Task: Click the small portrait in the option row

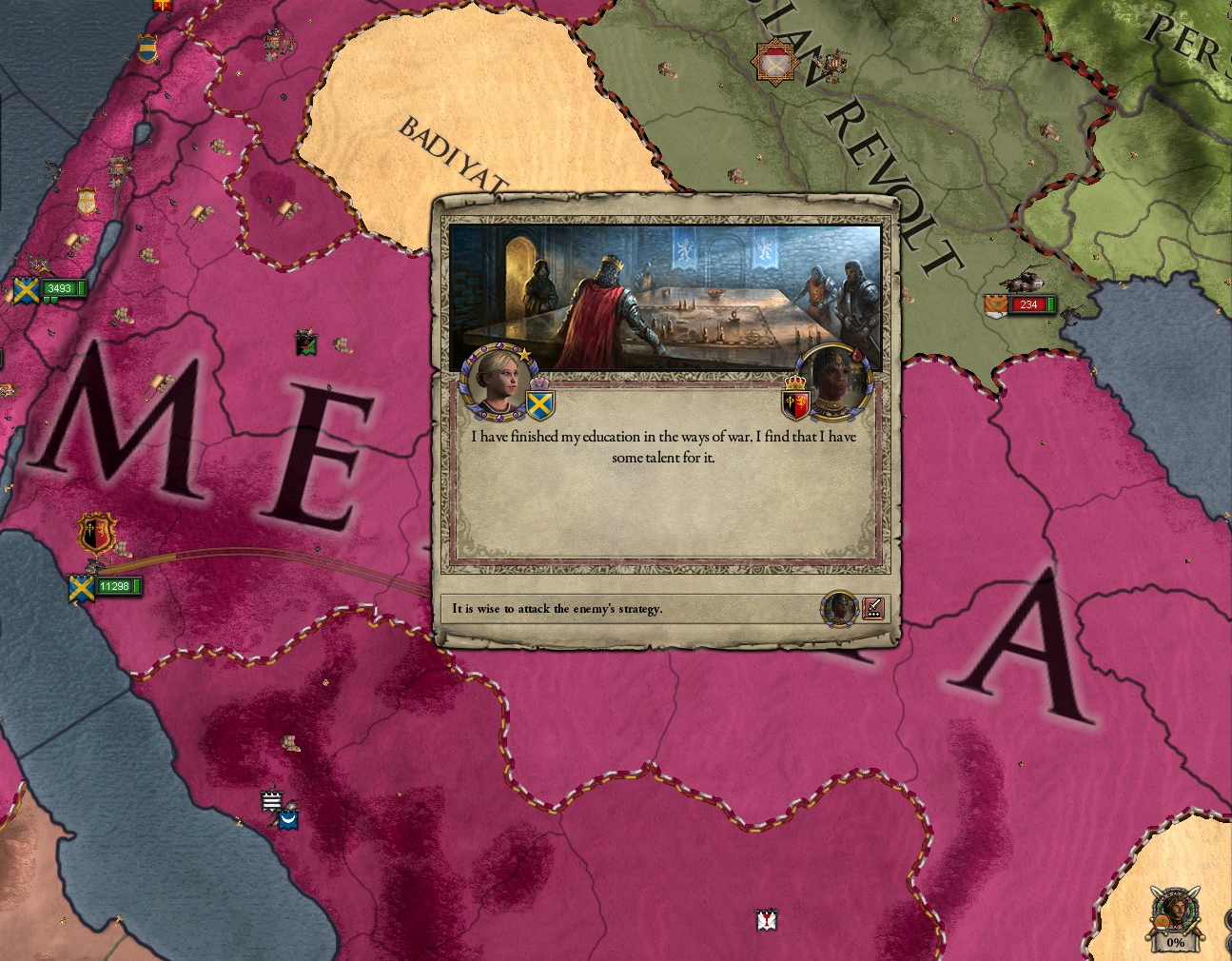Action: click(838, 609)
